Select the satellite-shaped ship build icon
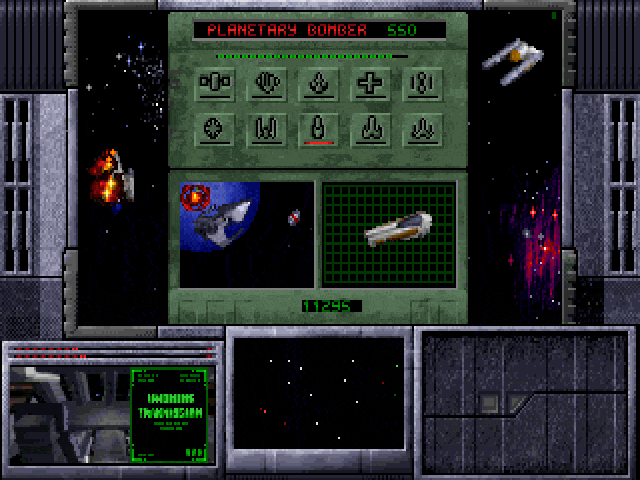The height and width of the screenshot is (480, 640). click(214, 84)
